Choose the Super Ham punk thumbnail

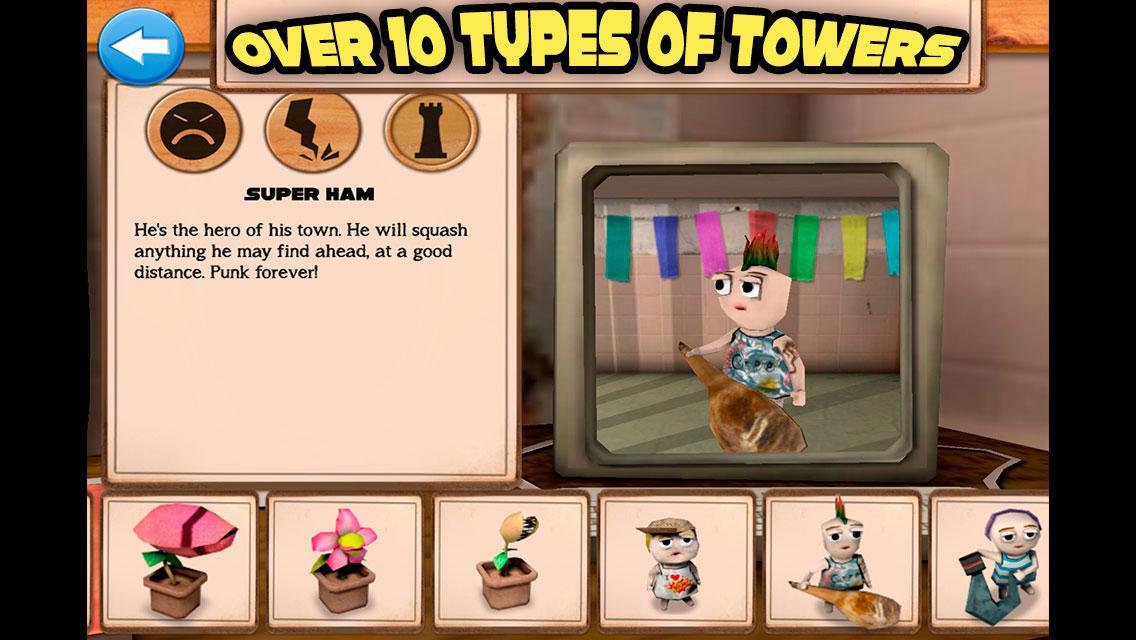pos(841,562)
